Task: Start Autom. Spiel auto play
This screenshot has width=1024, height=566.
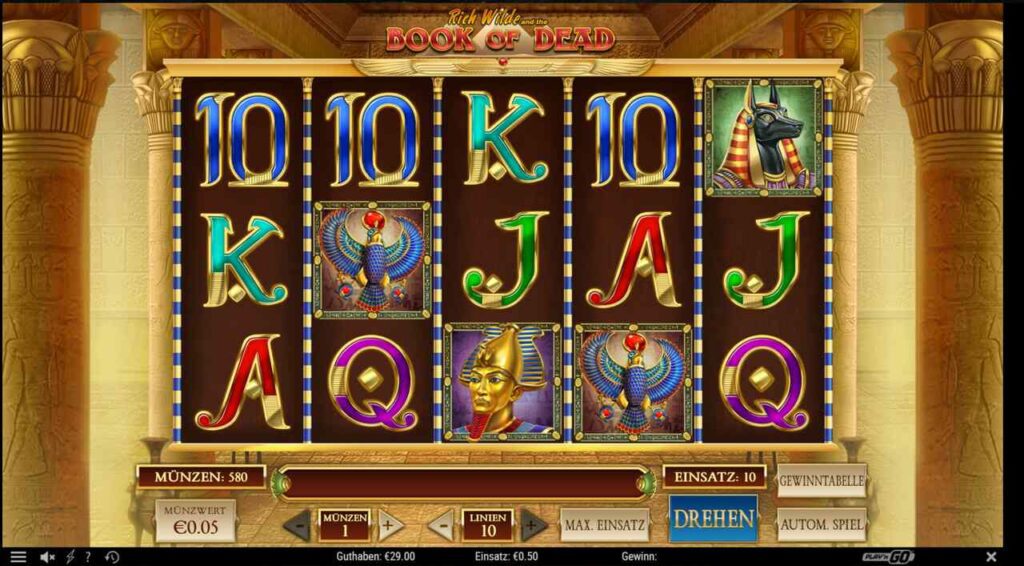Action: click(x=821, y=524)
